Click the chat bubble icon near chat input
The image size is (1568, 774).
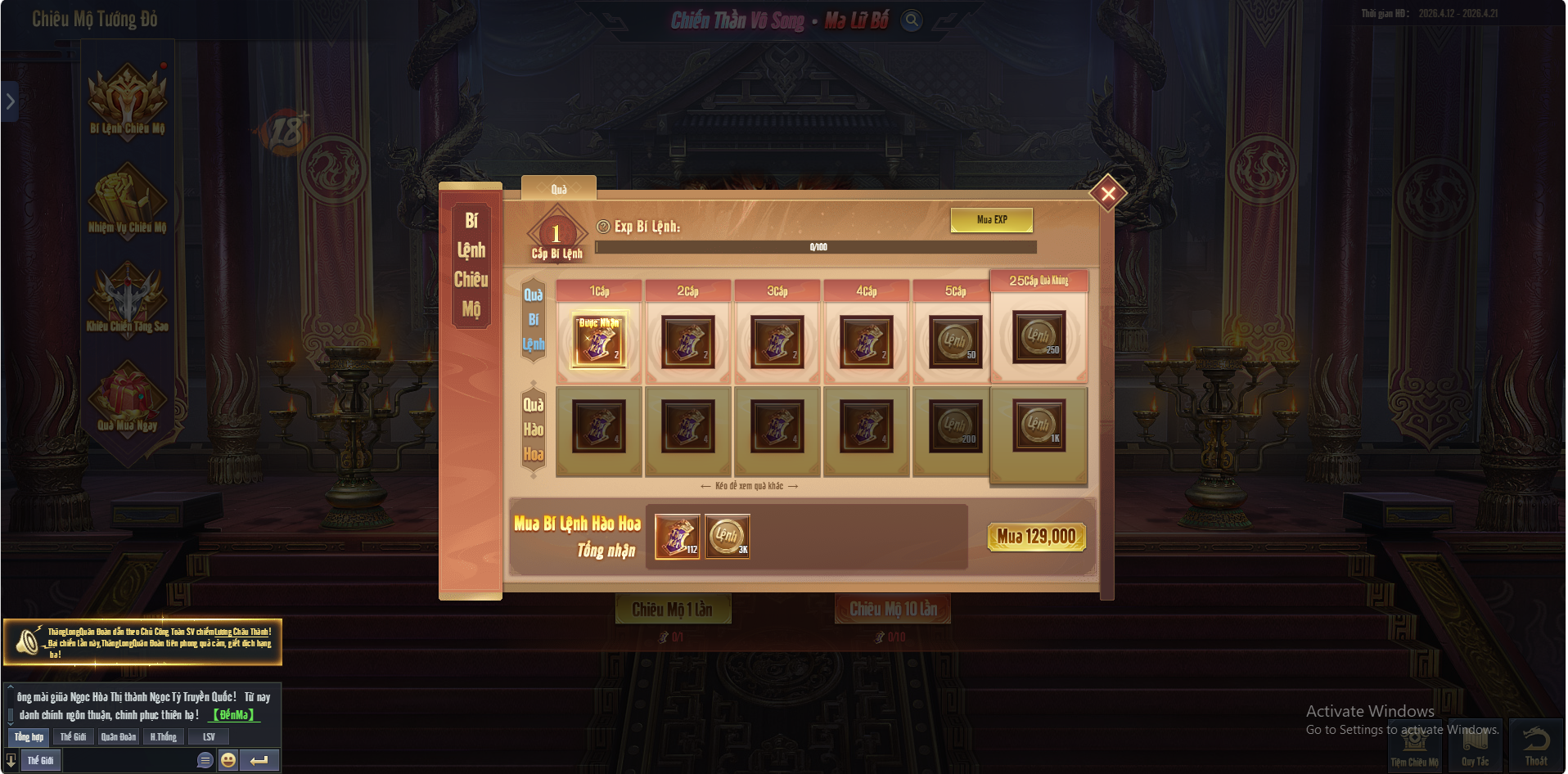pyautogui.click(x=204, y=760)
